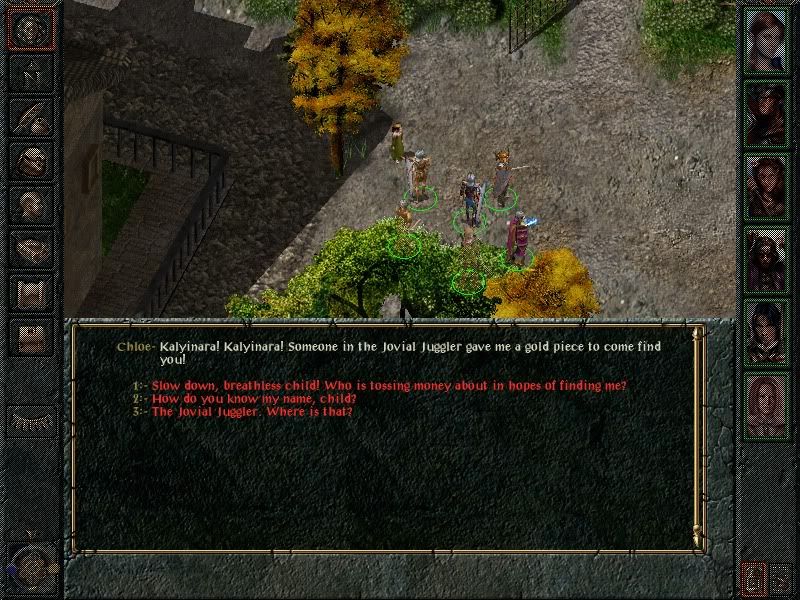Open the area map

(x=31, y=73)
